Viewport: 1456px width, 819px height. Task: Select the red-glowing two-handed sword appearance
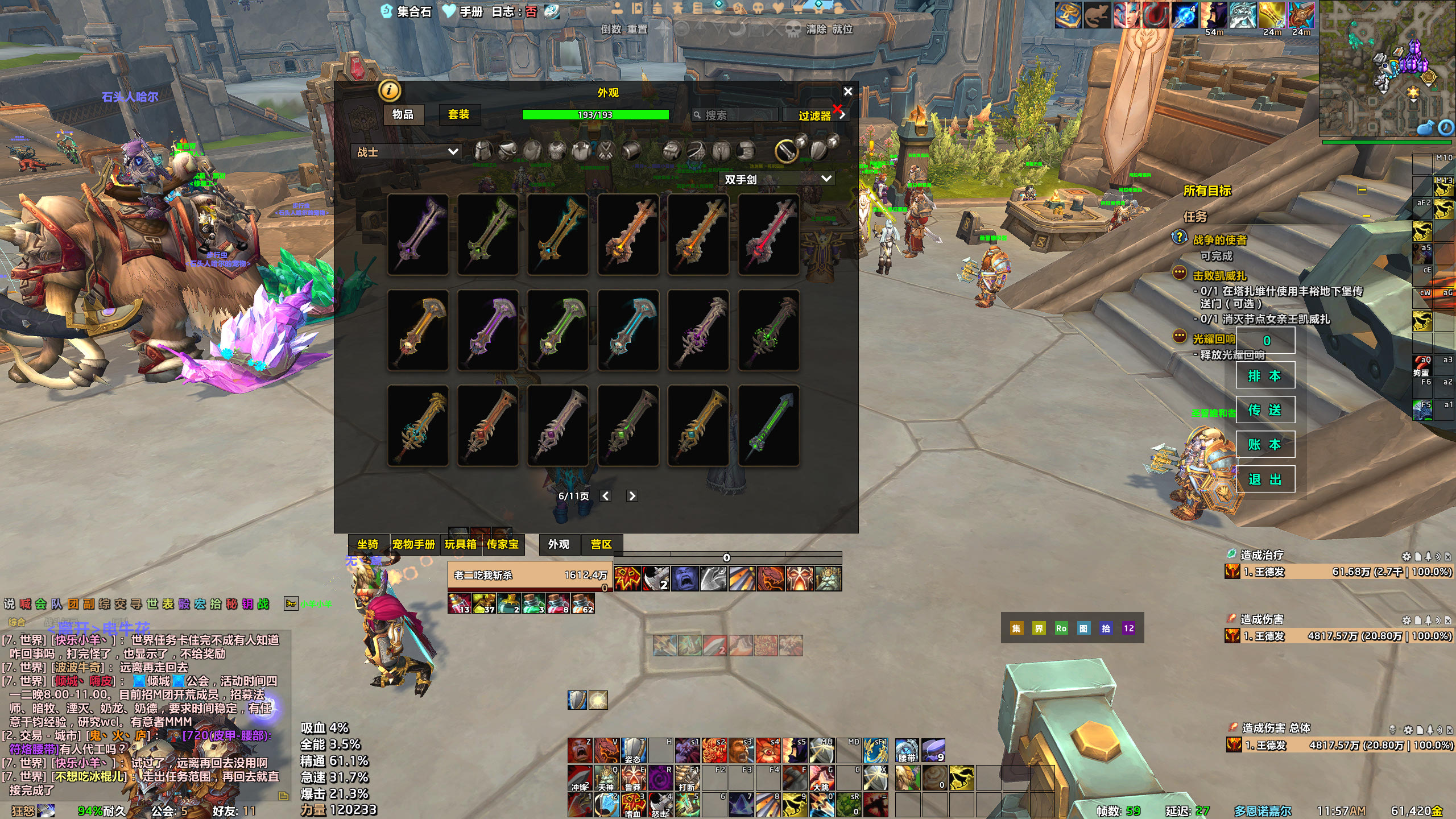pyautogui.click(x=768, y=234)
